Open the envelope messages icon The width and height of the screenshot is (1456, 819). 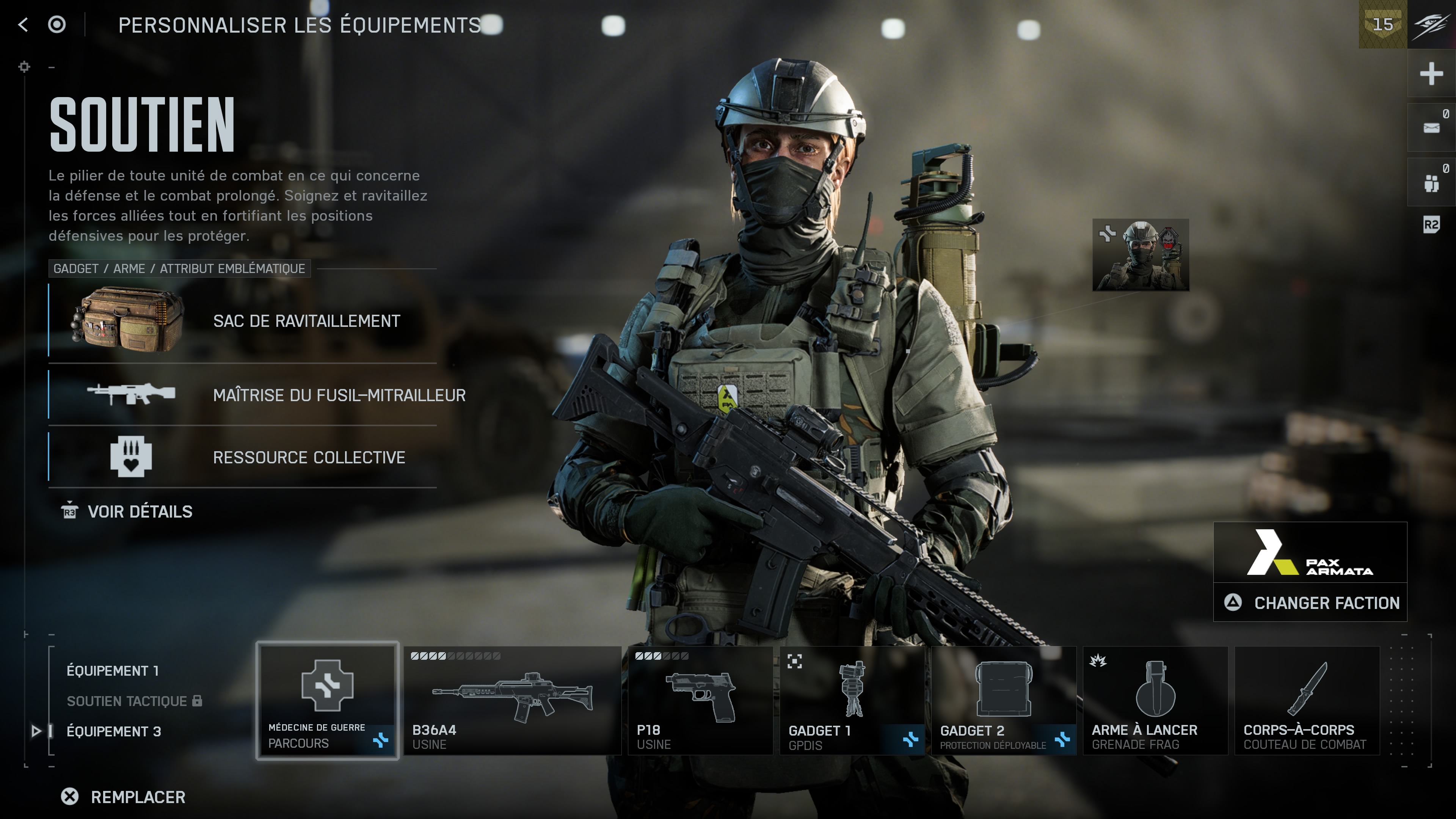pyautogui.click(x=1431, y=128)
